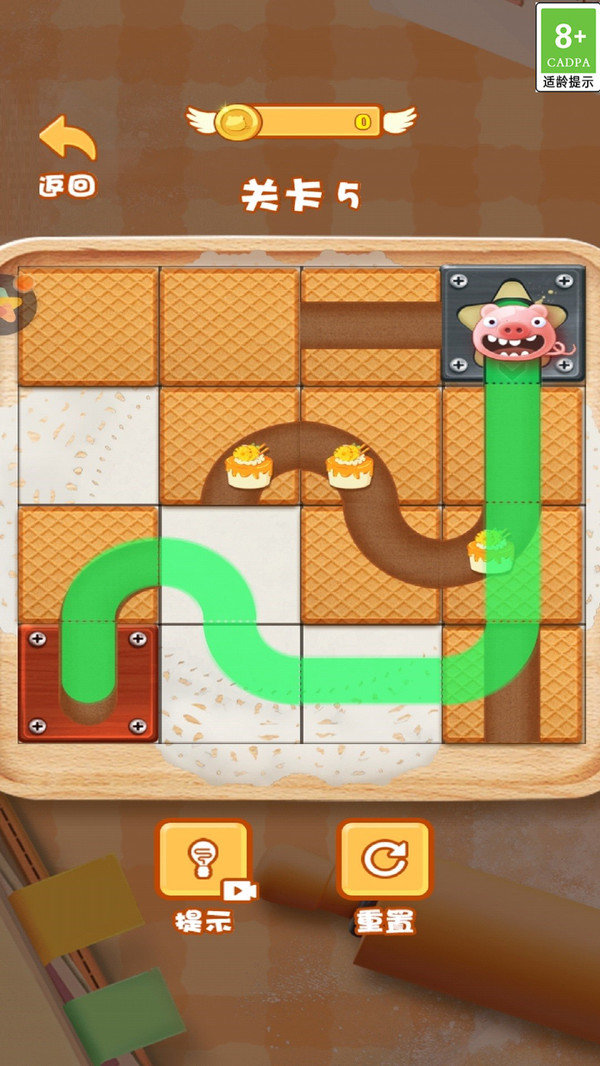Screen dimensions: 600x1066
Task: Open the CADPA 8+ age rating notice
Action: (566, 47)
